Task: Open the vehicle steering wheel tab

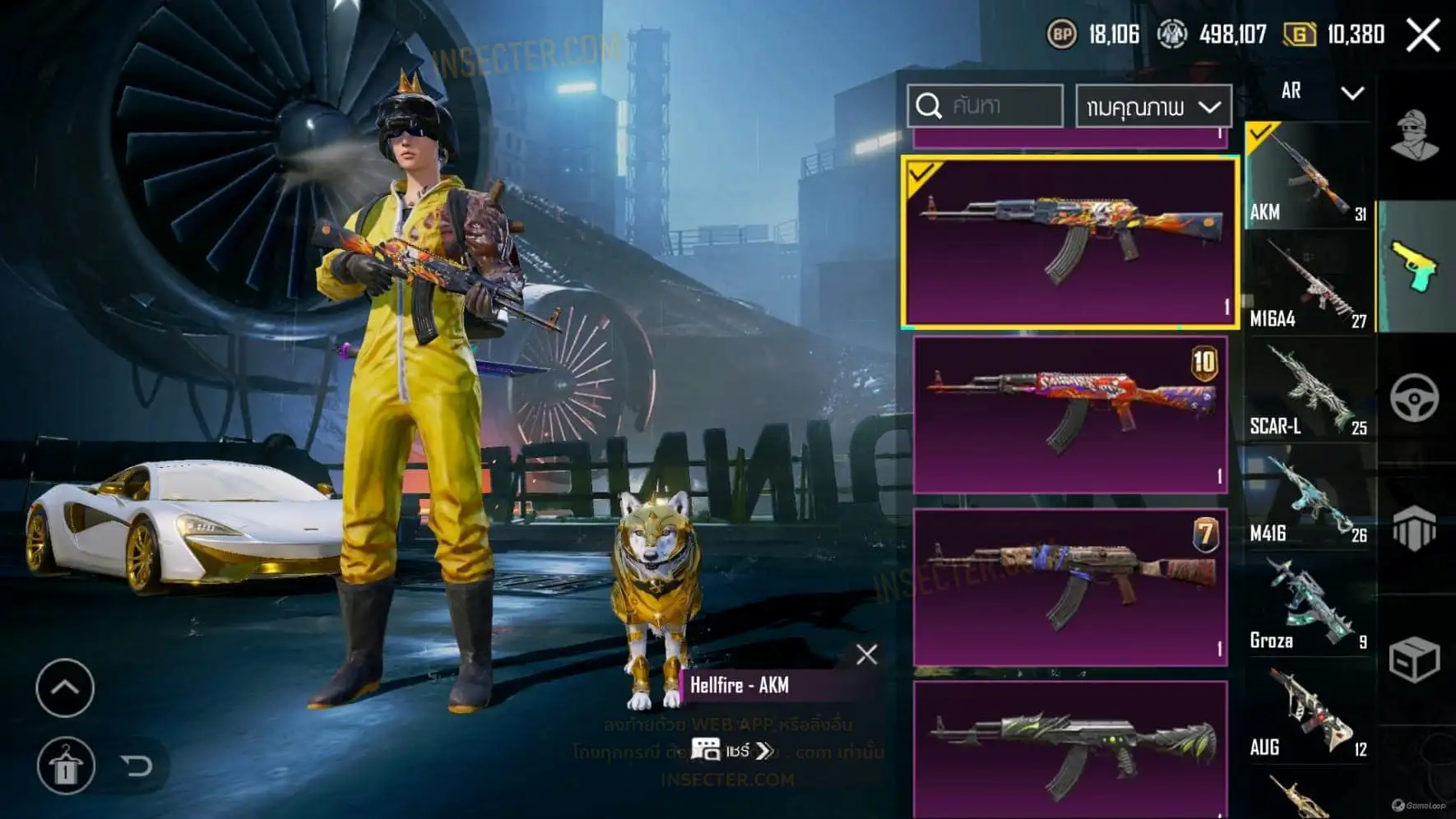Action: 1414,398
